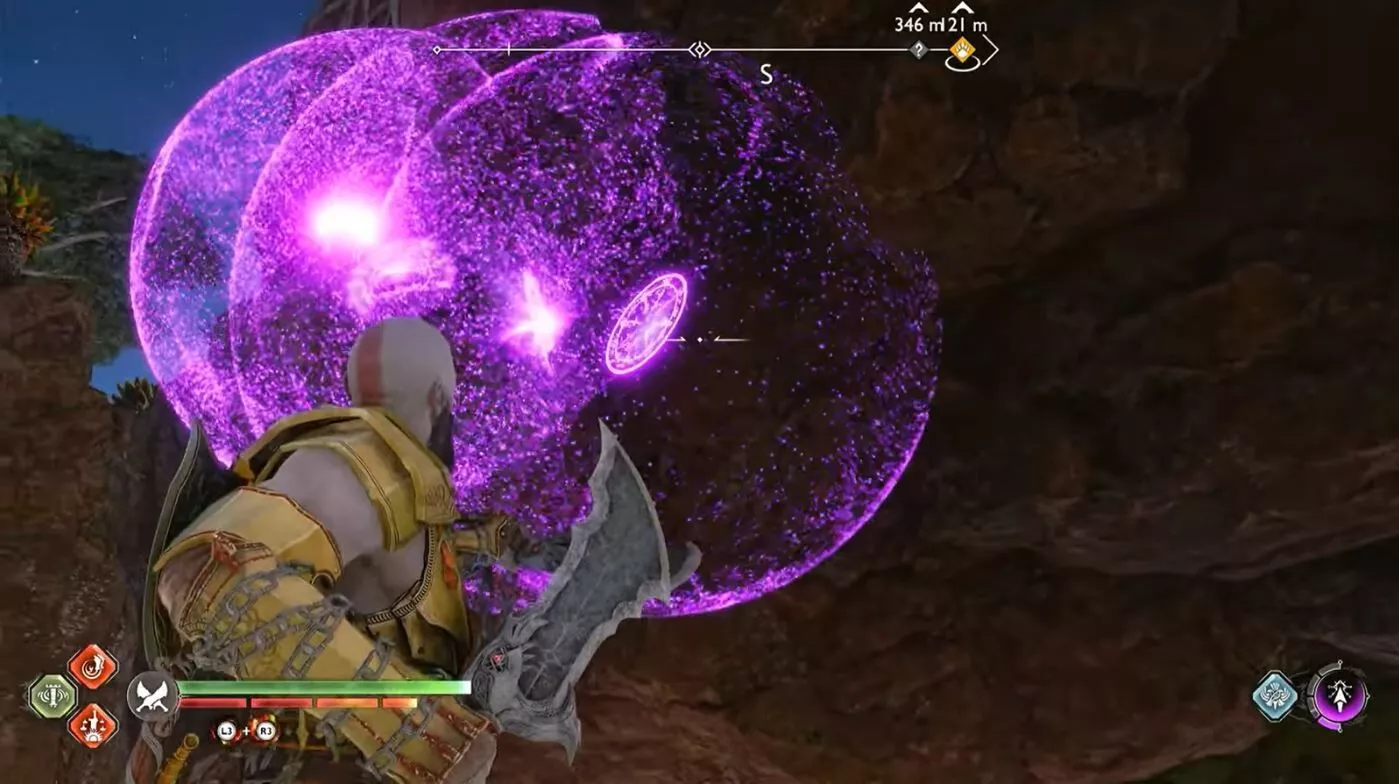
Task: Click the yellow hand quest marker on compass
Action: (962, 49)
